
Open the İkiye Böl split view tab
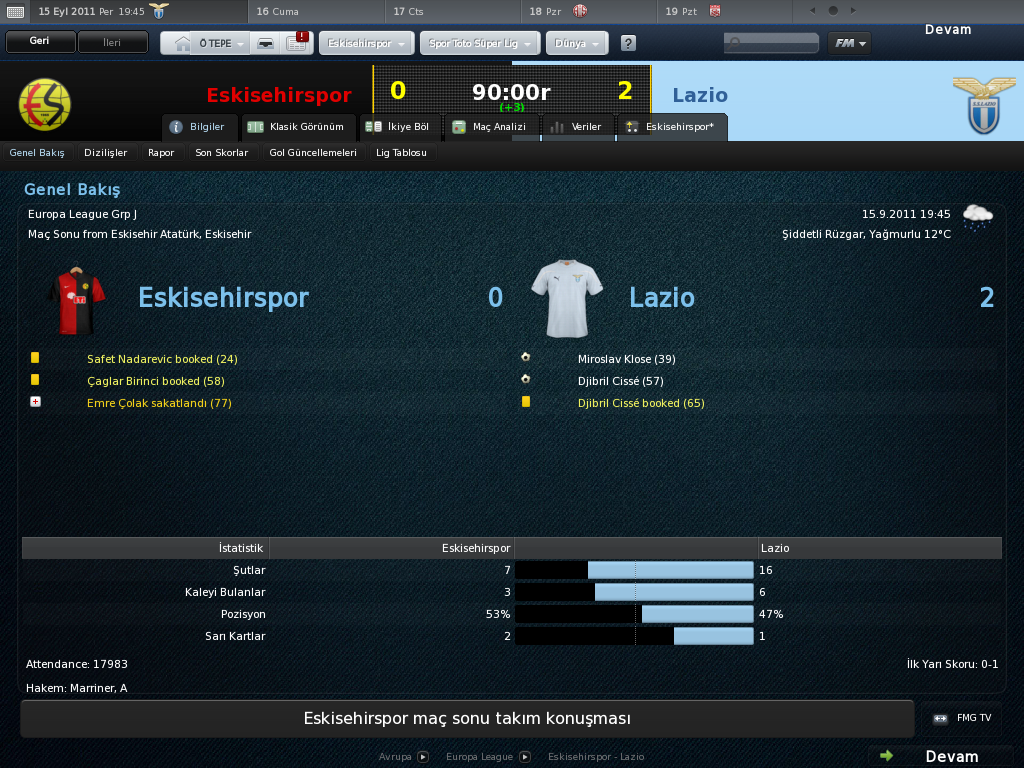coord(399,127)
